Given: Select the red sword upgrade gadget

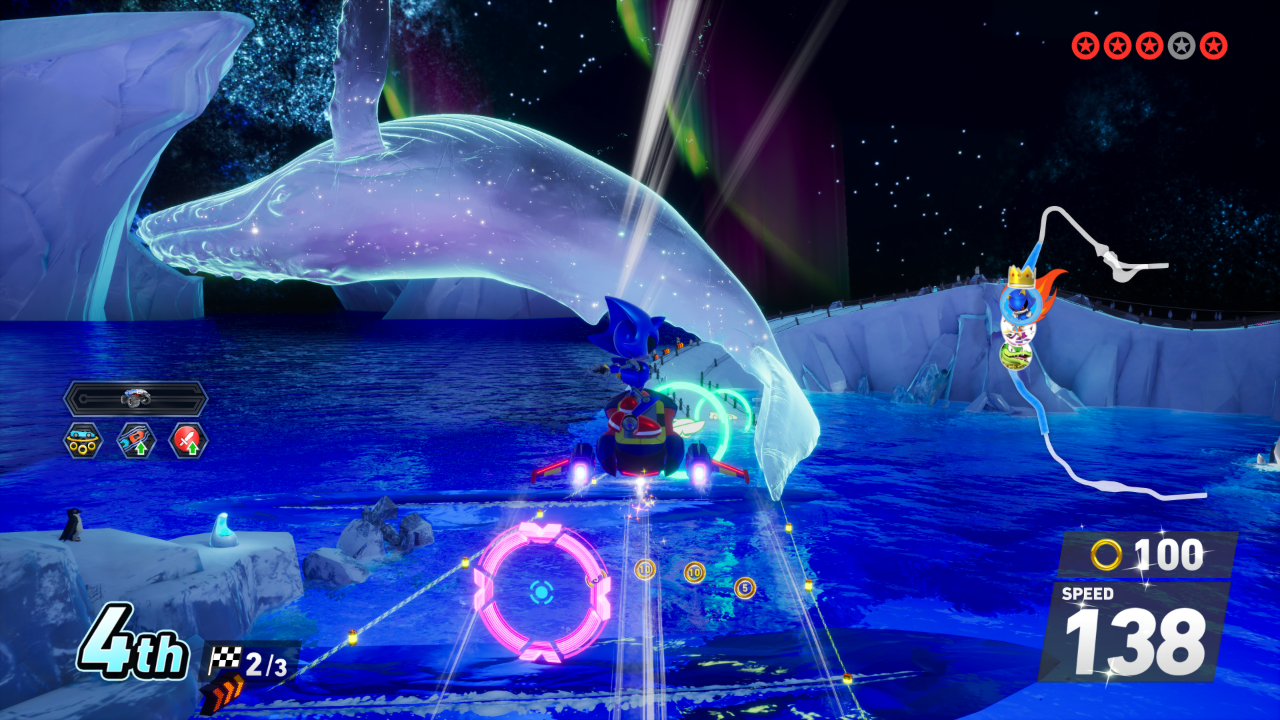Looking at the screenshot, I should point(188,440).
